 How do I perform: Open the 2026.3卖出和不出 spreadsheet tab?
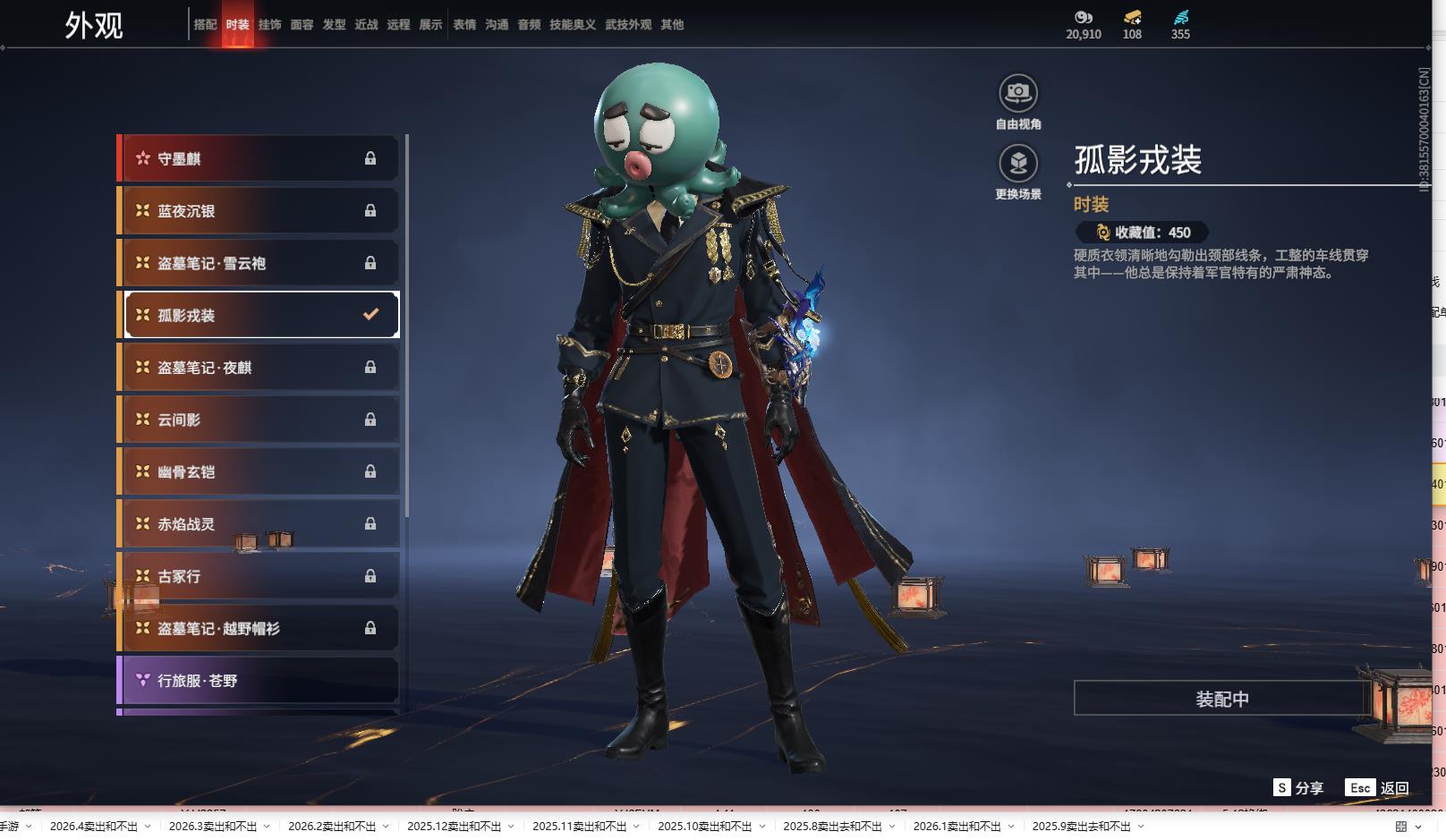click(x=213, y=827)
